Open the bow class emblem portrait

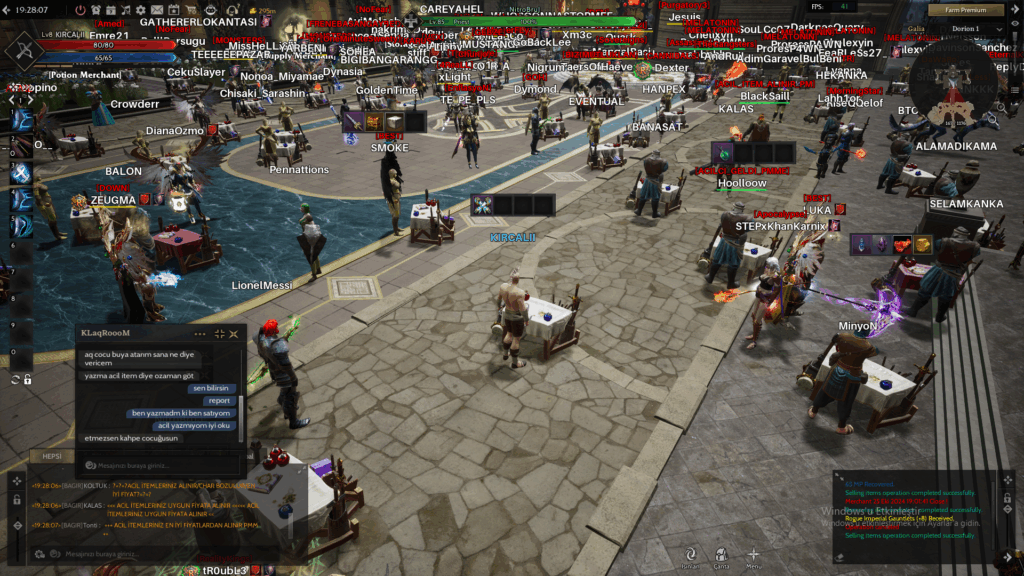pos(21,48)
